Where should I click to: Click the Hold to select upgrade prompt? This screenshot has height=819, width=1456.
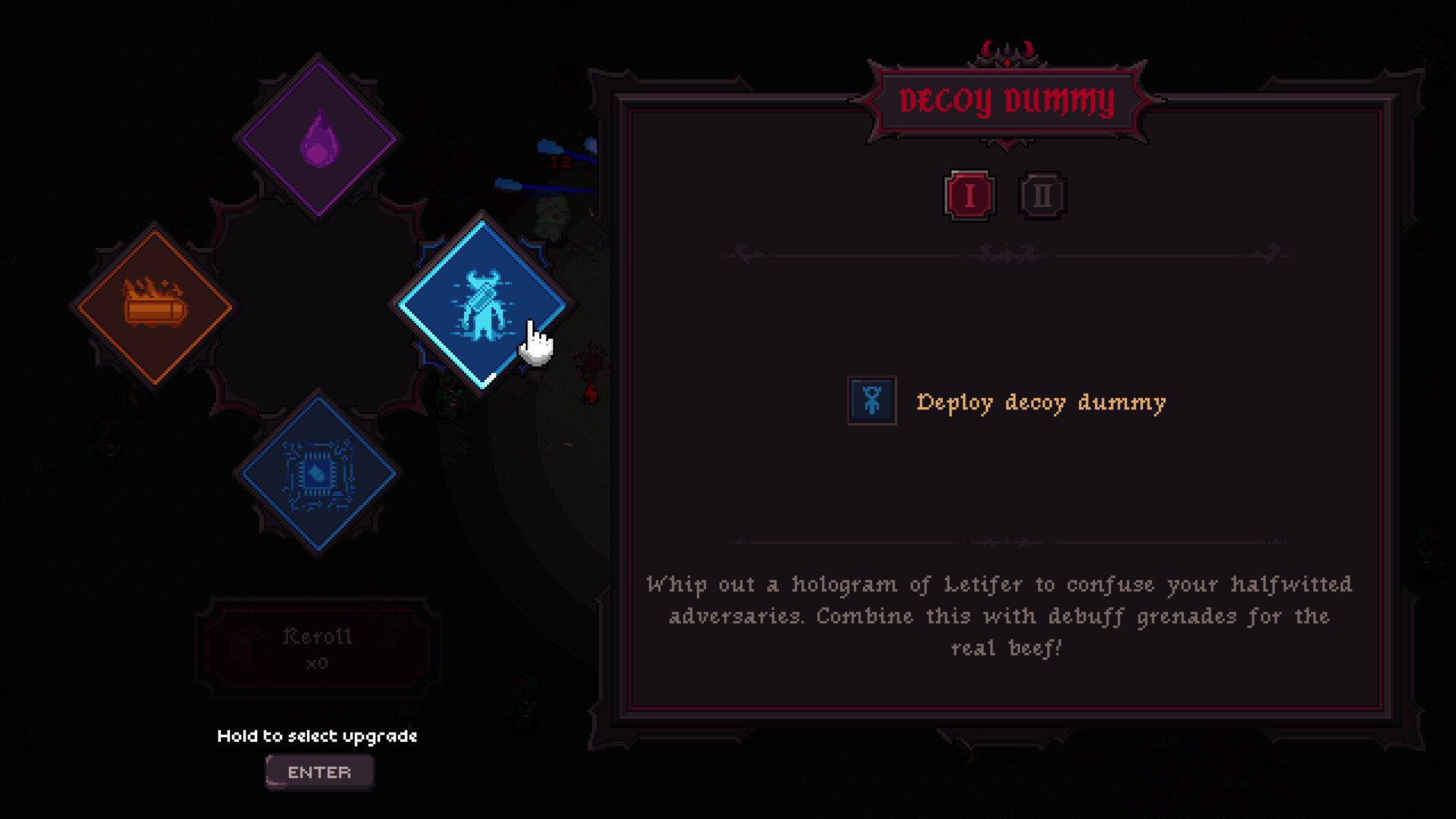point(318,736)
